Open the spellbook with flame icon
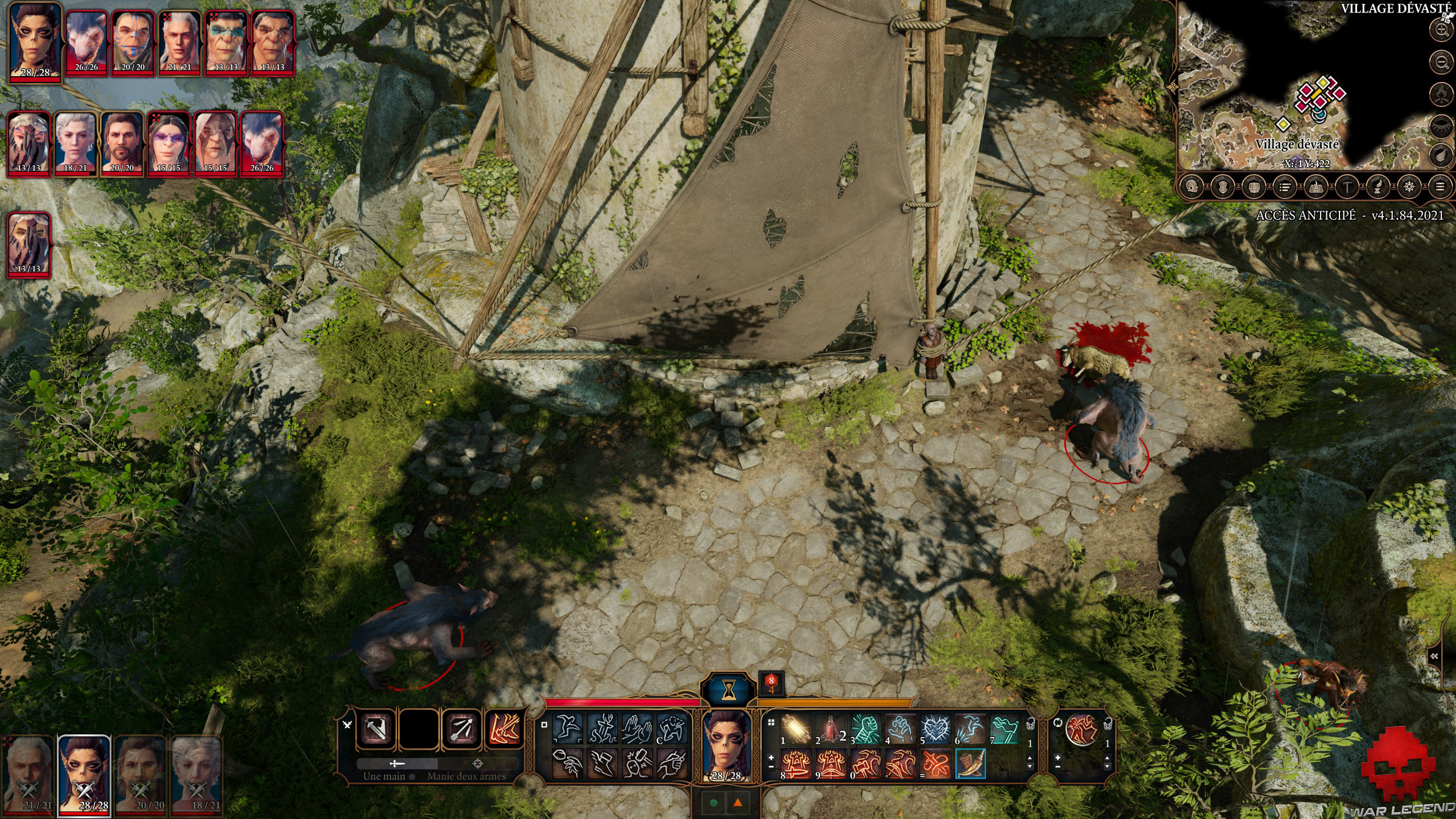Screen dimensions: 1456x819 [x=1316, y=187]
